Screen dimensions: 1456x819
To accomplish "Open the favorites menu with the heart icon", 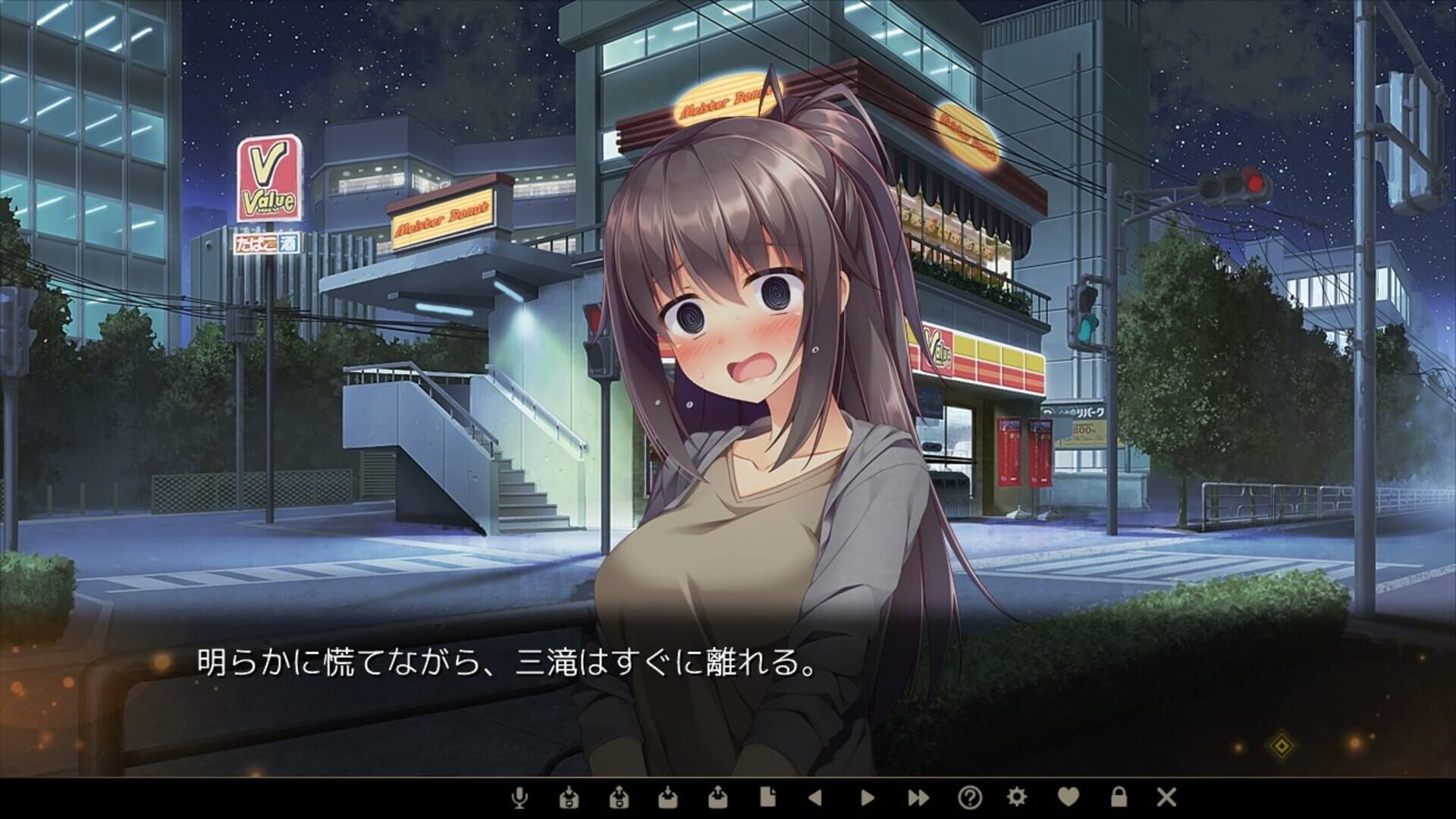I will click(x=1067, y=796).
